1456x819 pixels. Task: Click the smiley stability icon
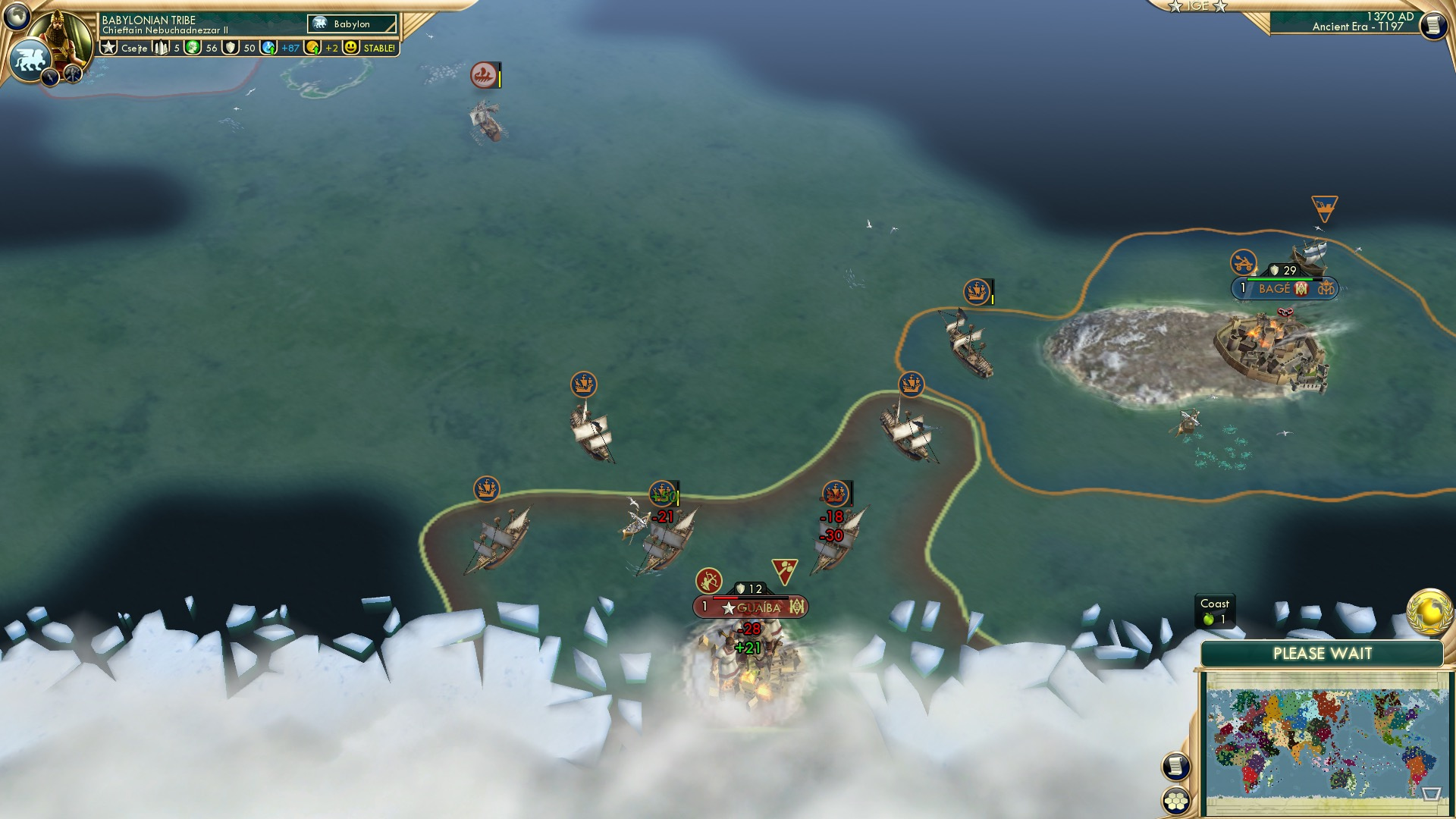[x=350, y=48]
